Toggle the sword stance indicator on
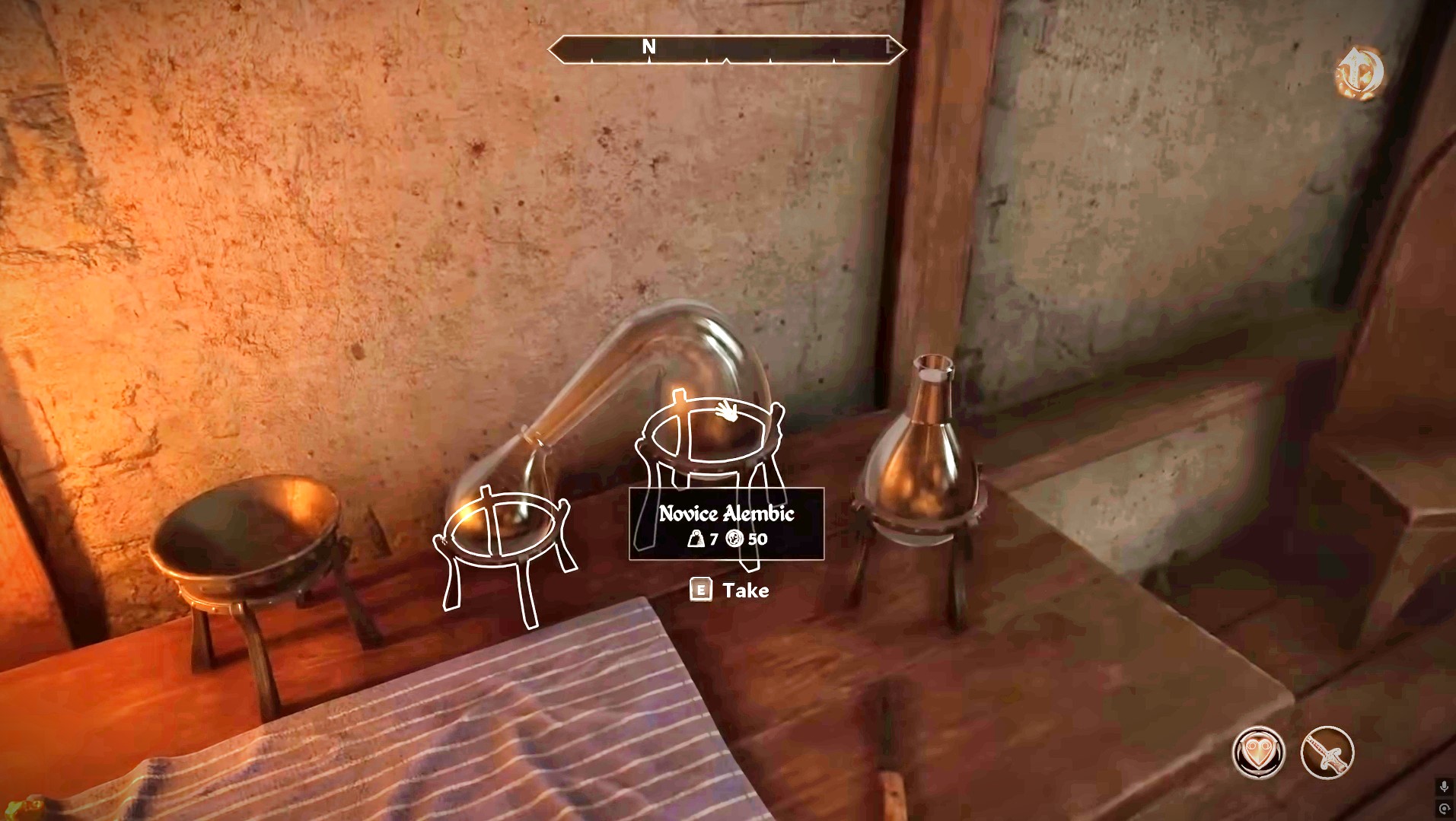Viewport: 1456px width, 821px height. [1327, 753]
